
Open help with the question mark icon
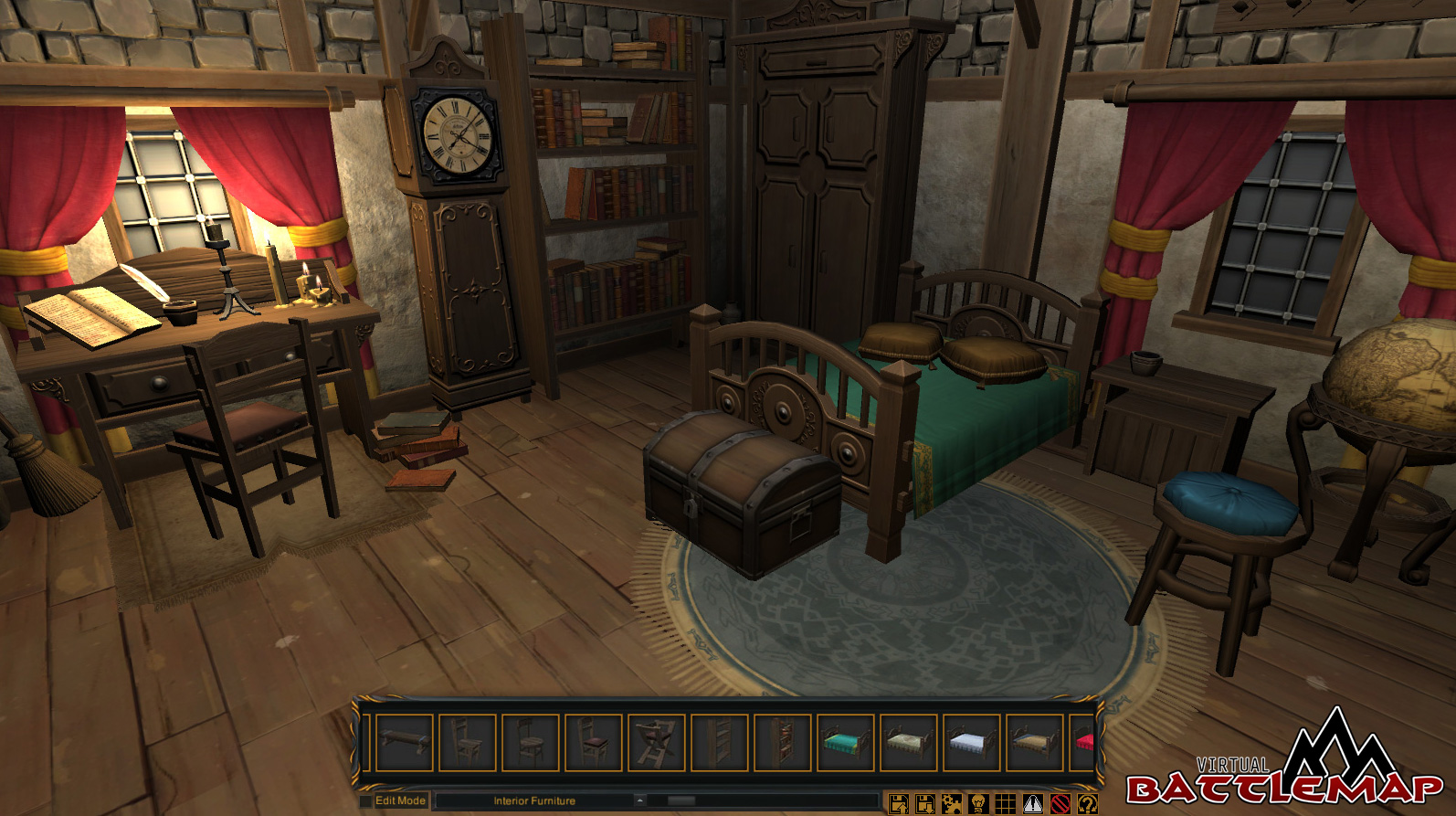[1085, 804]
